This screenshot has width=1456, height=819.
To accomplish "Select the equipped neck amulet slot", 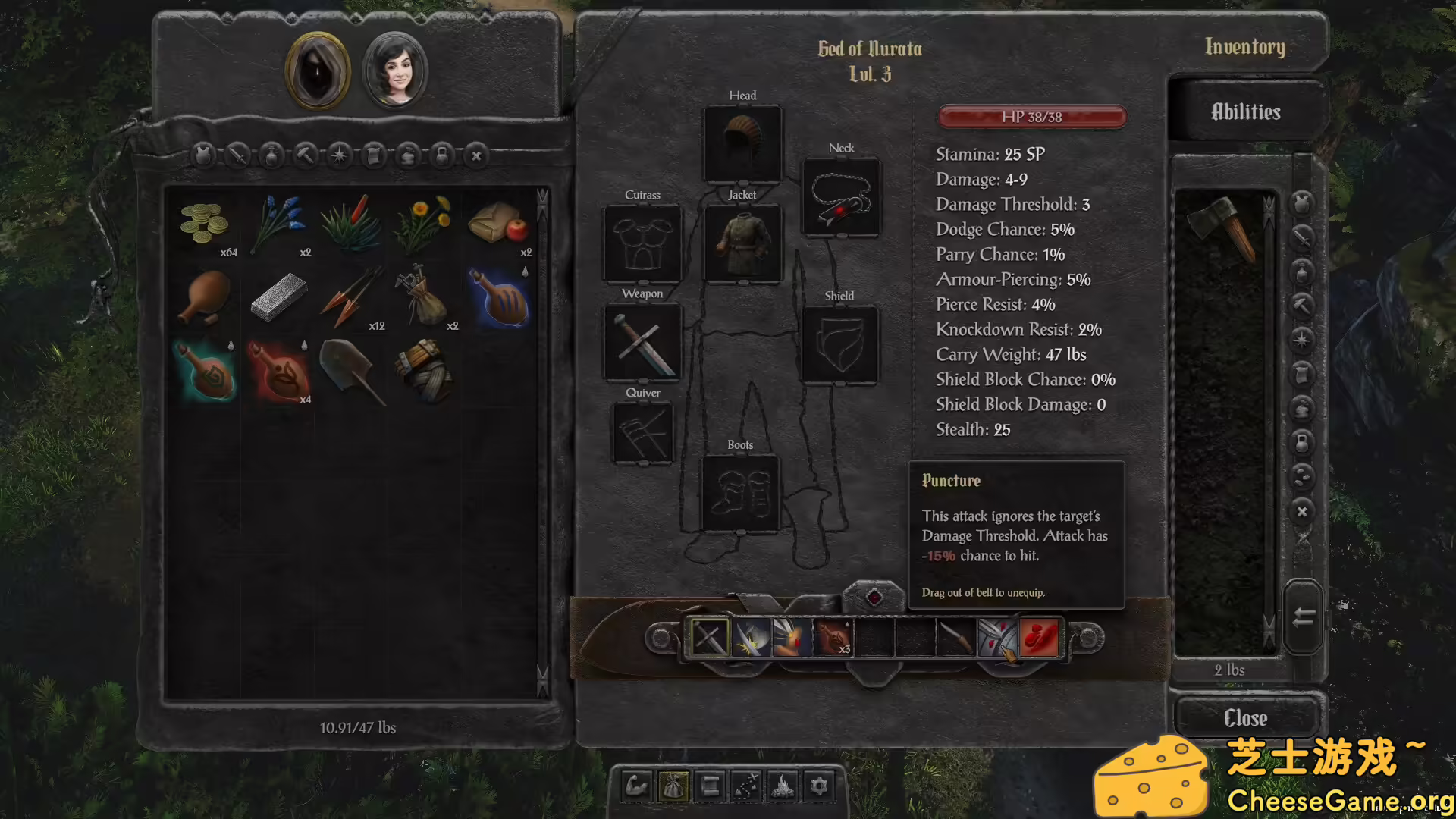I will tap(841, 197).
